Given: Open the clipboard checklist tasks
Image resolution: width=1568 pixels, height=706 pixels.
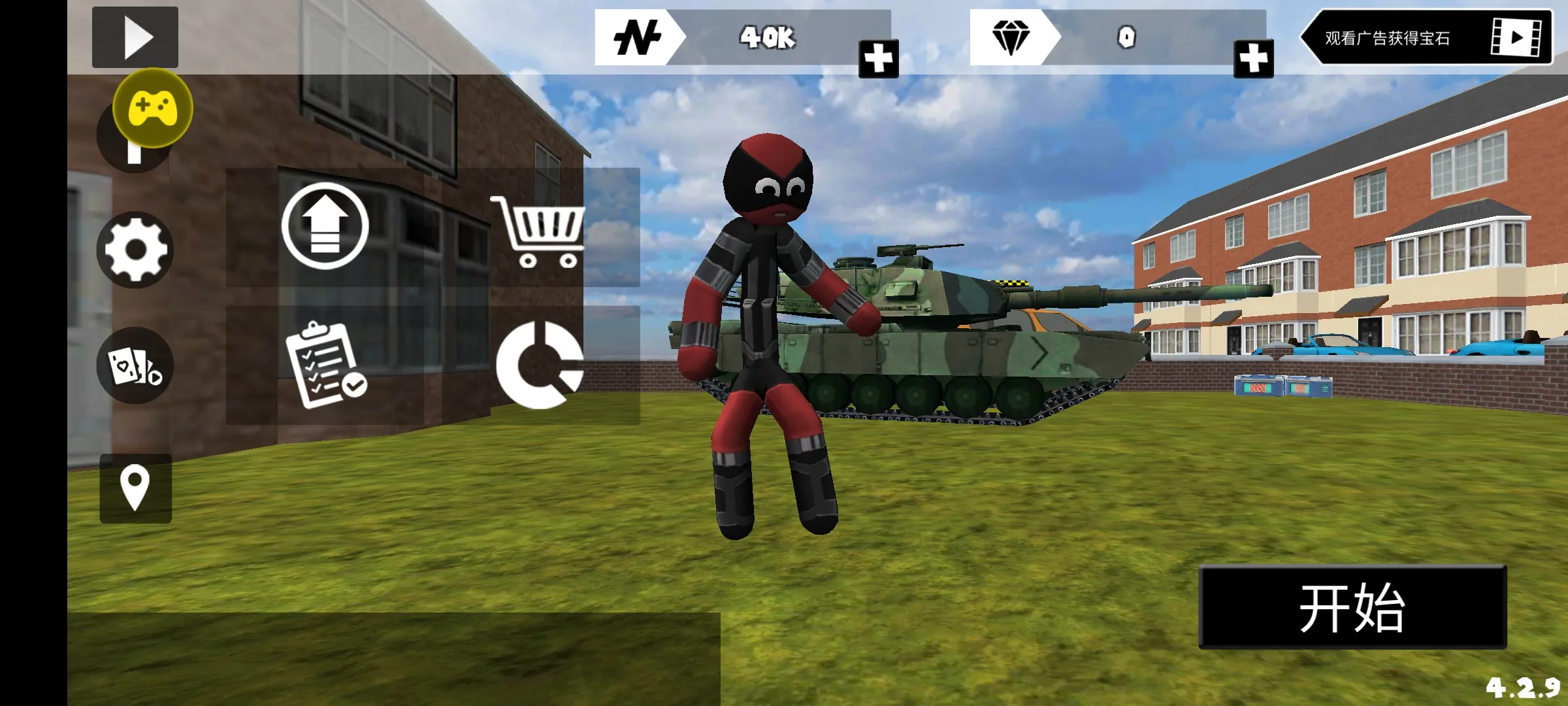Looking at the screenshot, I should coord(325,365).
